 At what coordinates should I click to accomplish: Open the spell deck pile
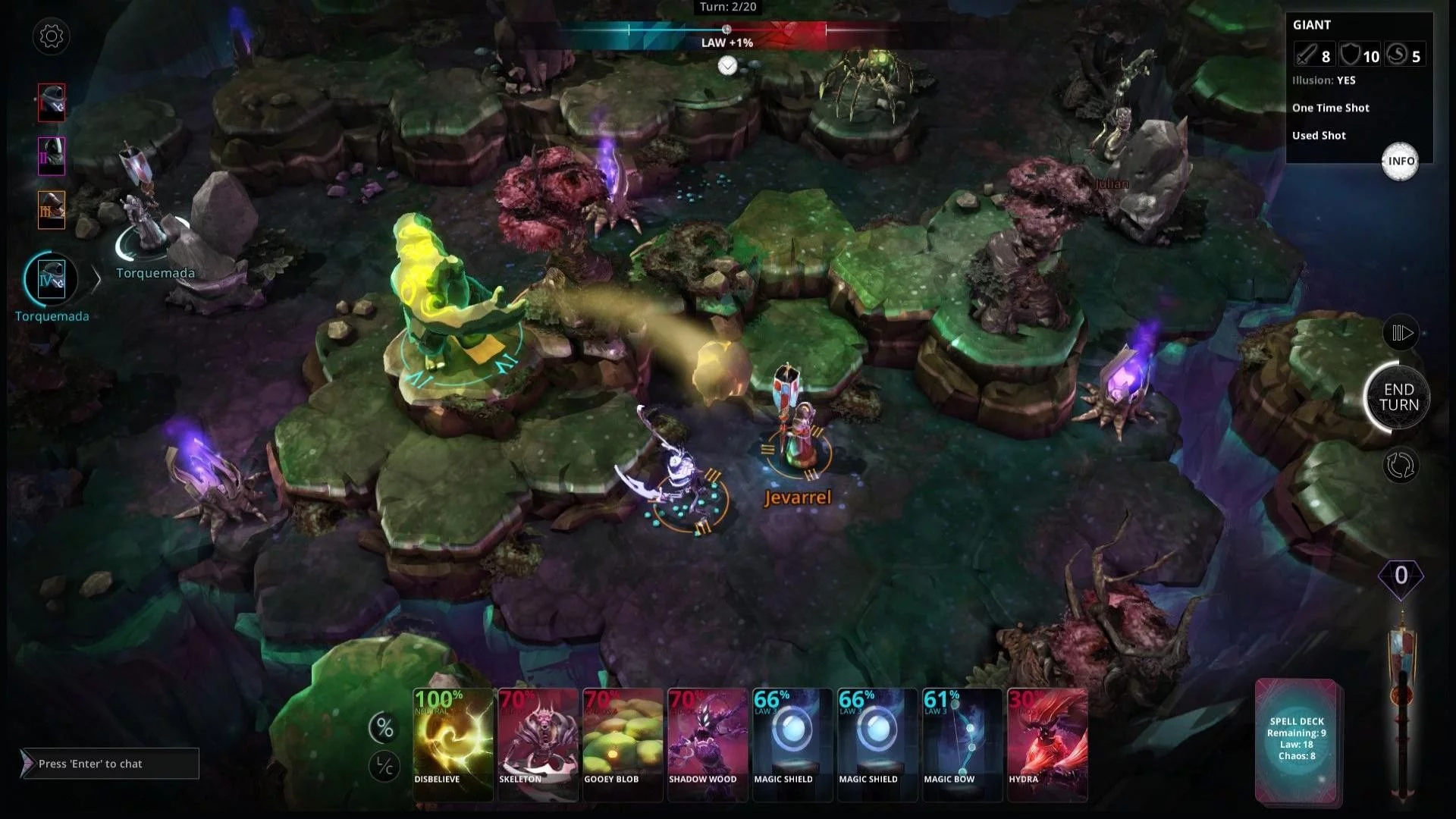coord(1297,739)
